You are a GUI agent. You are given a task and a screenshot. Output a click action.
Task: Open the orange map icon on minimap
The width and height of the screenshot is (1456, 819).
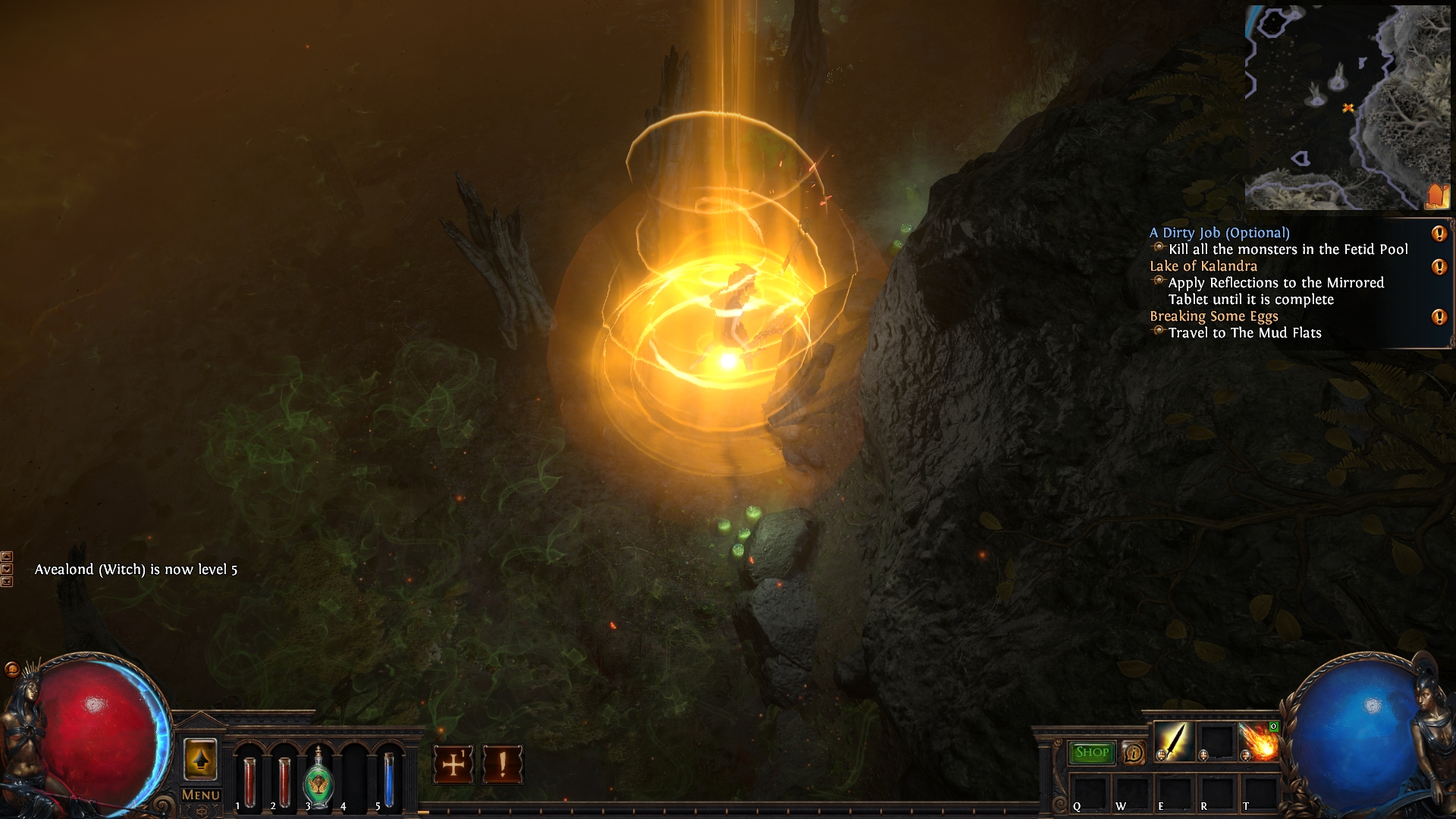click(x=1437, y=195)
